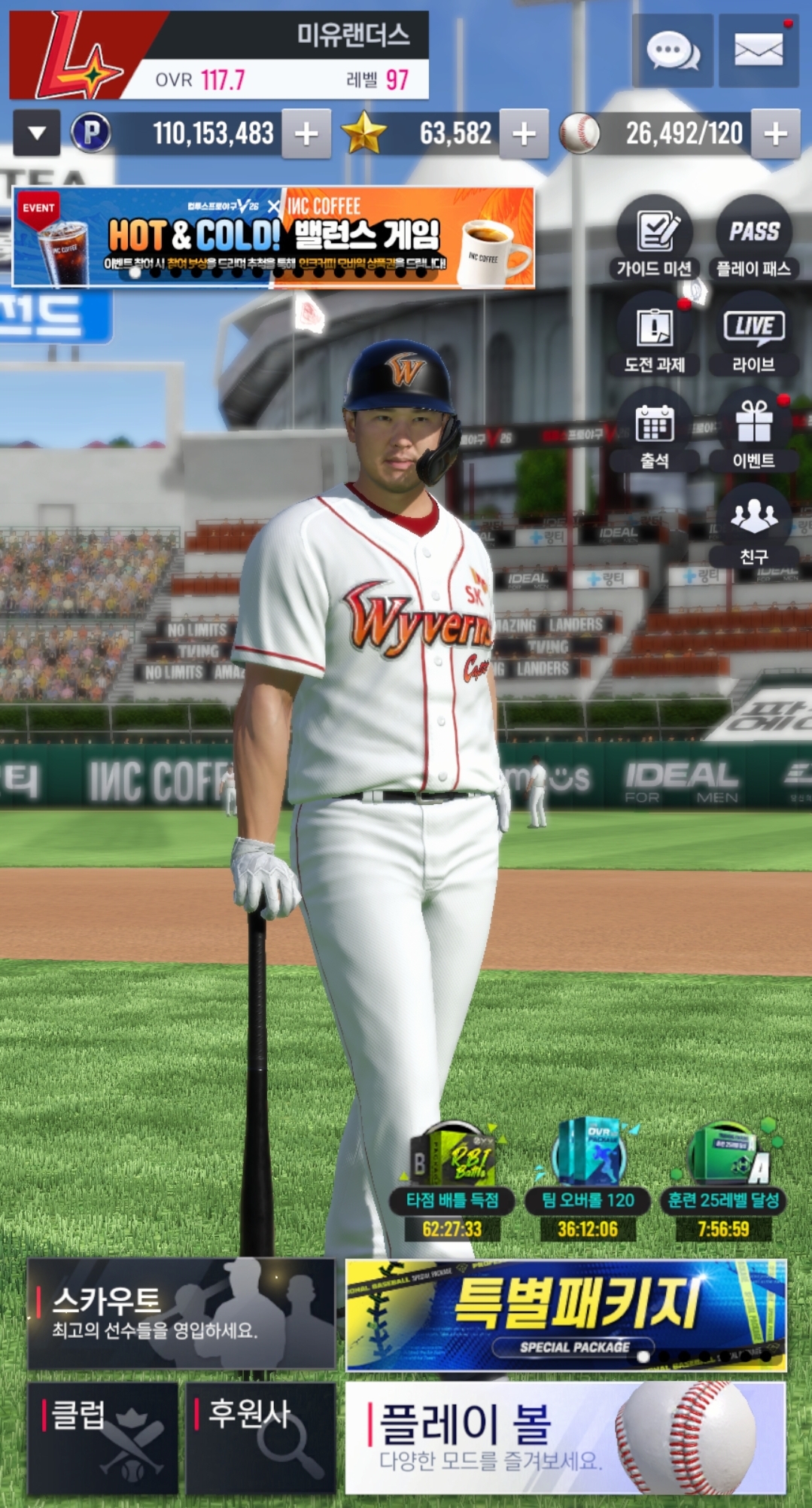Viewport: 812px width, 1508px height.
Task: Open the 친구 friends list
Action: (x=753, y=526)
